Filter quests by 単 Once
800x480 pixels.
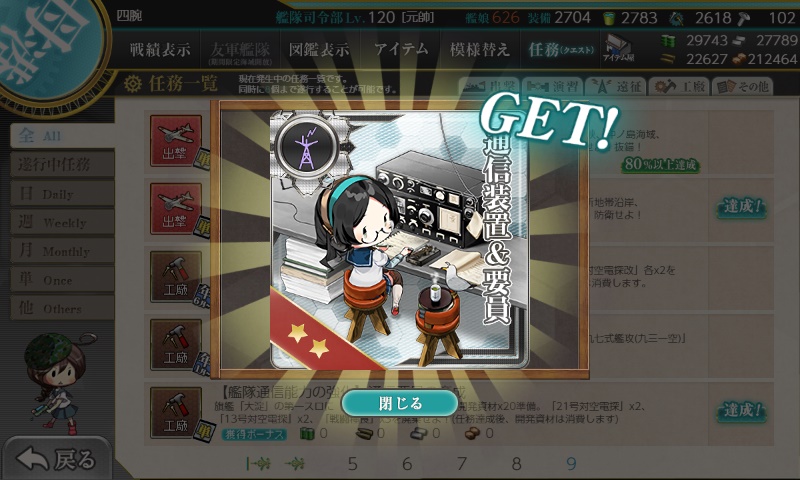click(58, 280)
